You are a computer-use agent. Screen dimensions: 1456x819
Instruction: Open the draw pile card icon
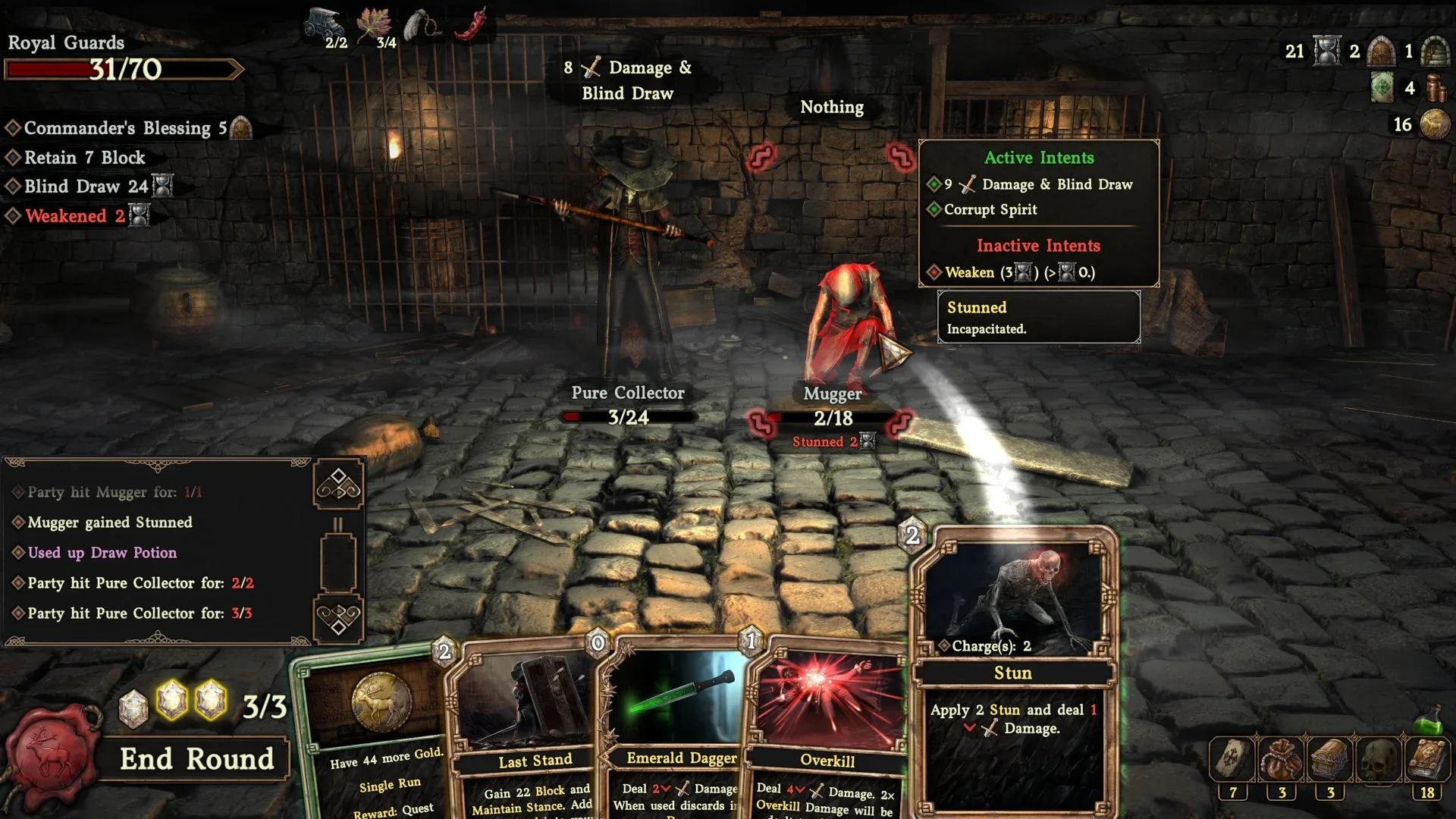[x=1233, y=759]
